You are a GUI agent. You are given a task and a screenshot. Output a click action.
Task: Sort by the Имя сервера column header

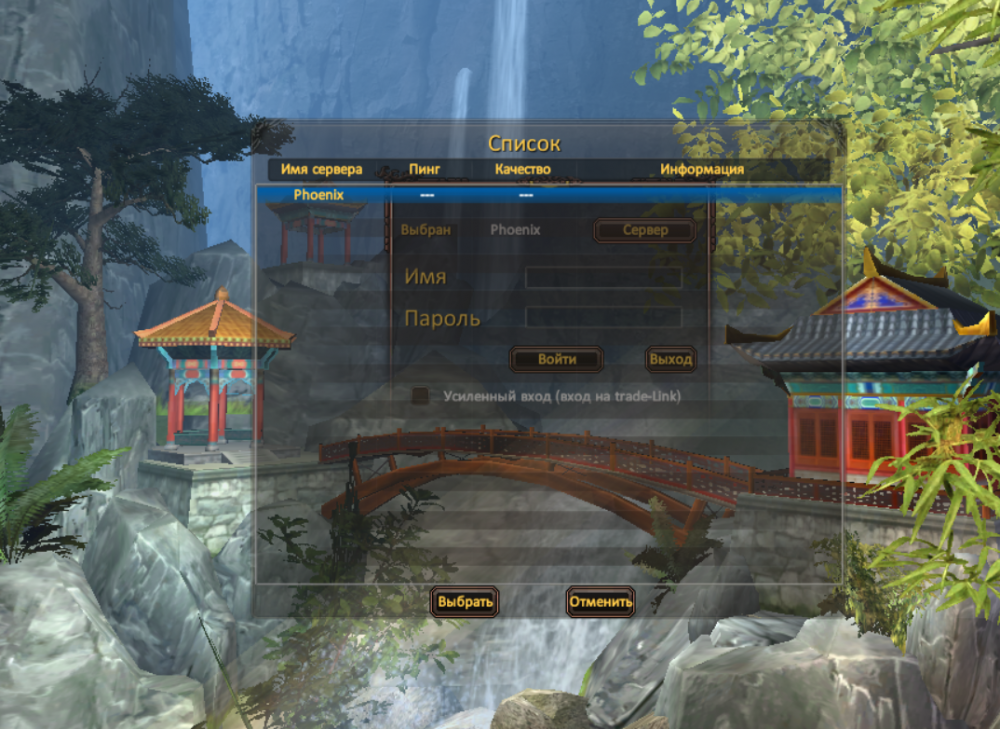point(321,169)
